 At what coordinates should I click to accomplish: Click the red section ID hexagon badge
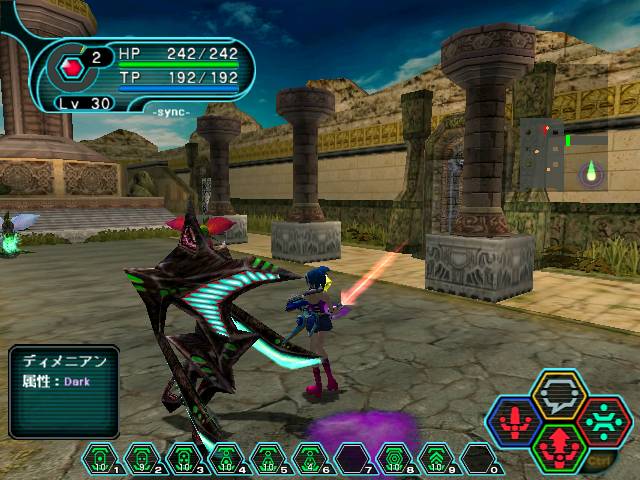[72, 67]
